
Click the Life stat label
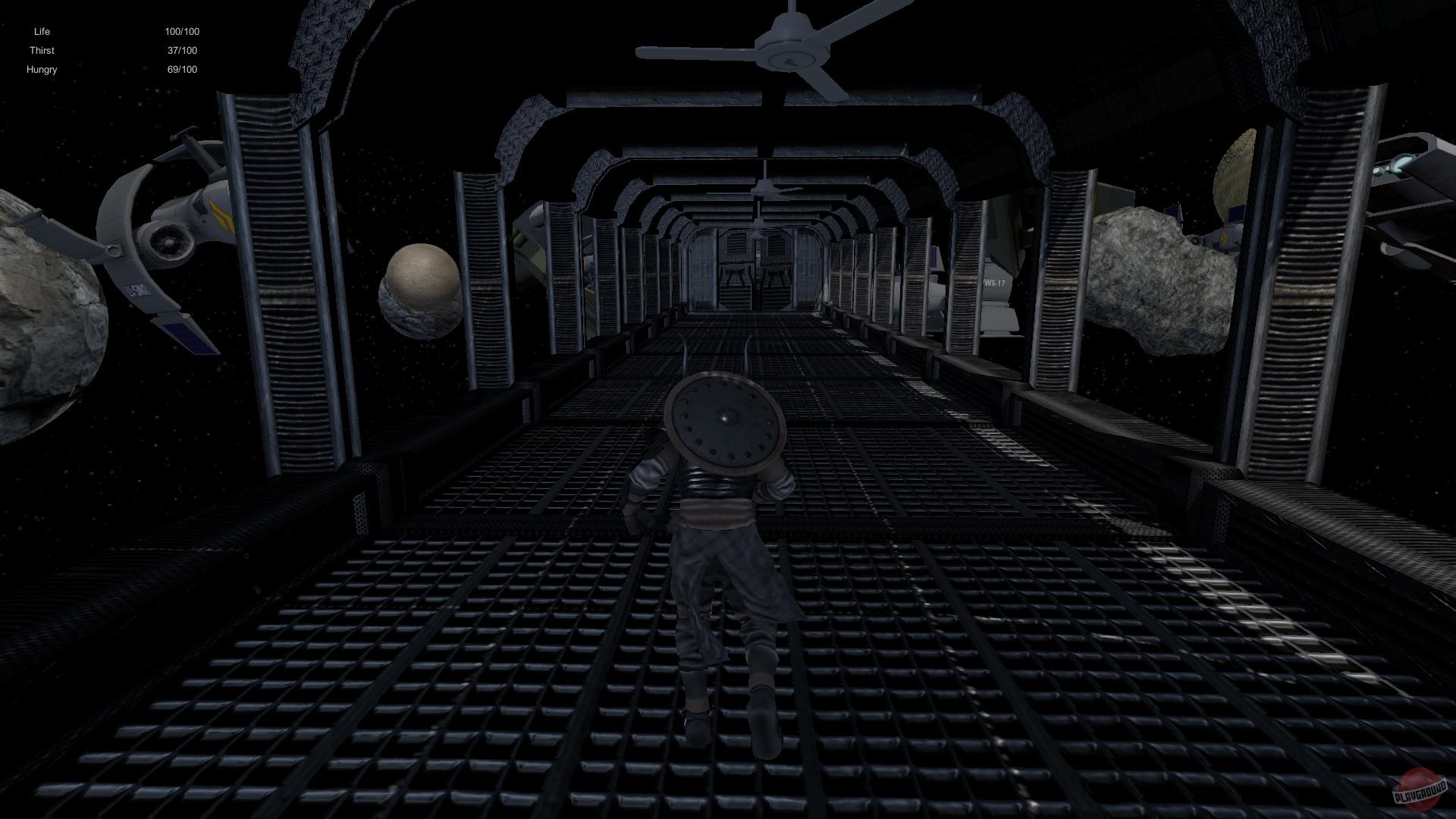(42, 31)
